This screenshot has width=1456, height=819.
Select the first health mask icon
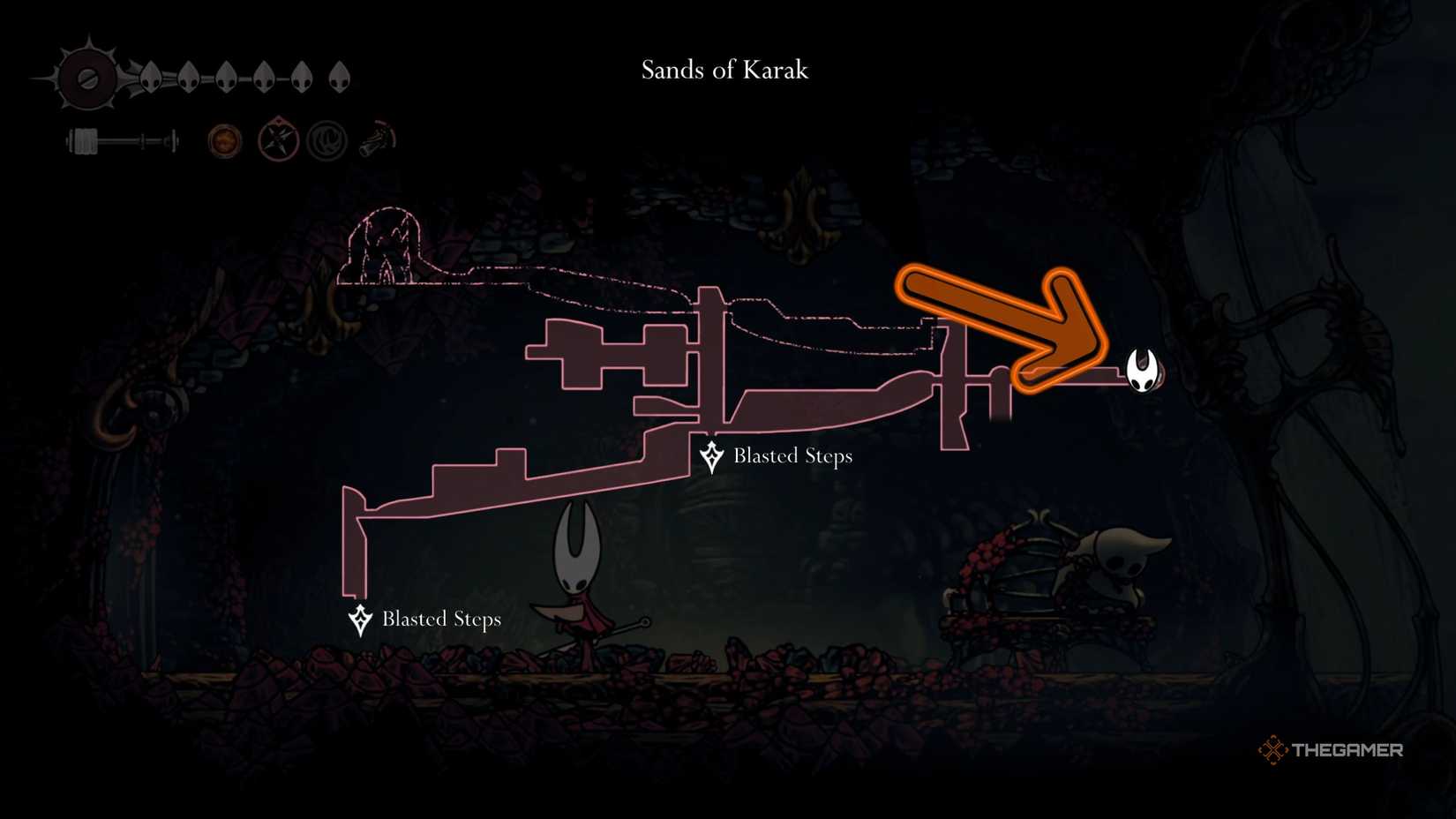152,78
